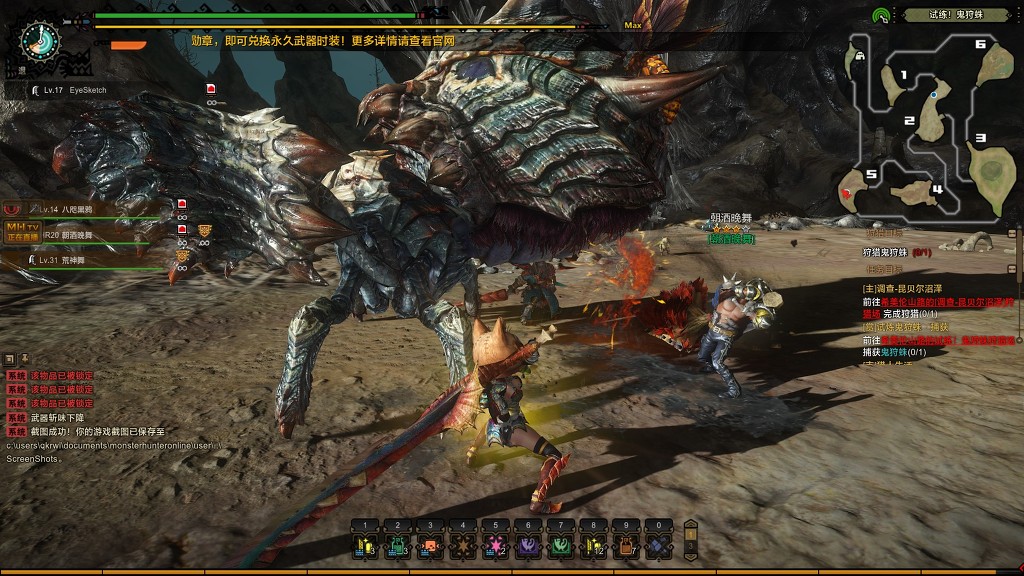Select the green monster icon in slot 7
Viewport: 1024px width, 576px height.
click(560, 546)
